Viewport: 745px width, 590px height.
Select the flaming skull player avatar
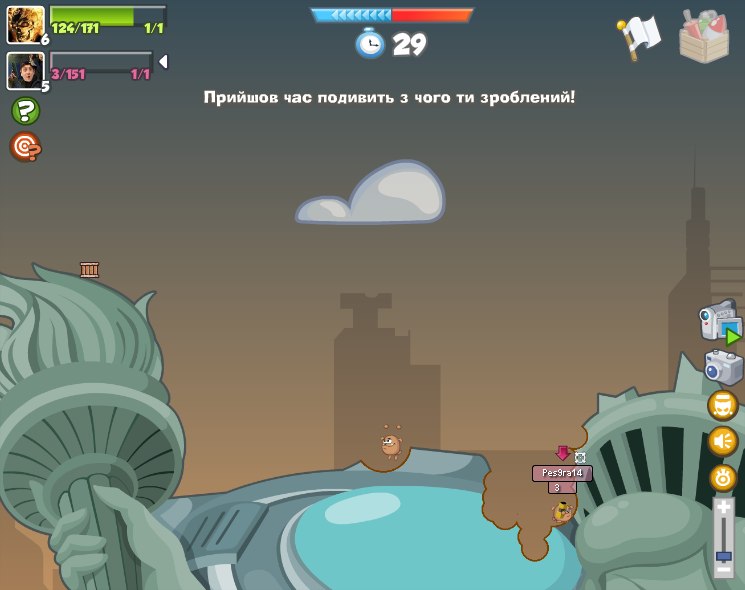click(26, 24)
